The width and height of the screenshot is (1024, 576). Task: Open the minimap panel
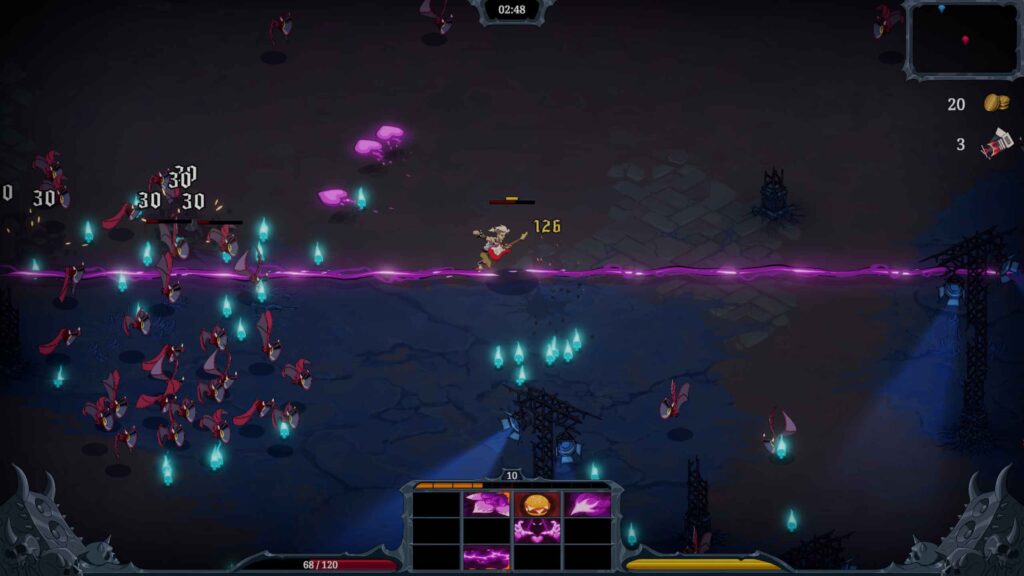click(963, 40)
